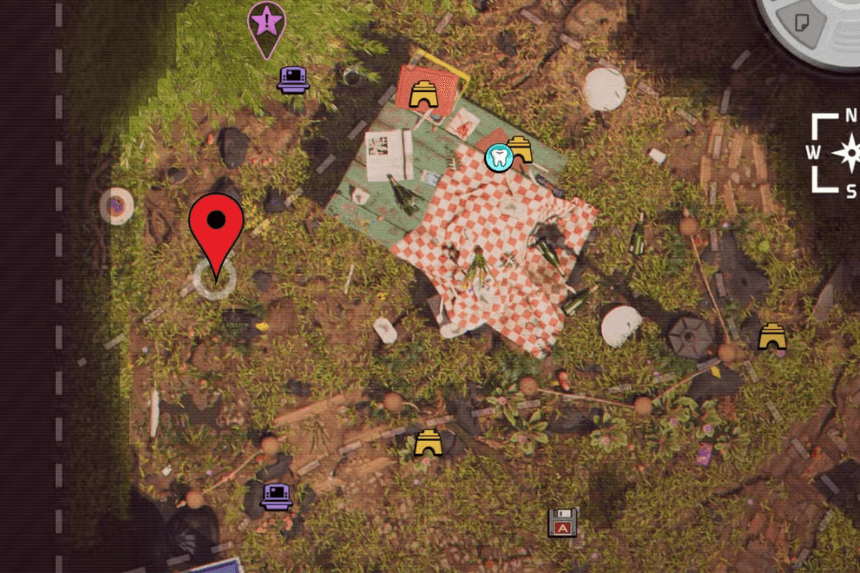Click the floppy disk marker labeled A
Viewport: 860px width, 573px height.
coord(563,522)
